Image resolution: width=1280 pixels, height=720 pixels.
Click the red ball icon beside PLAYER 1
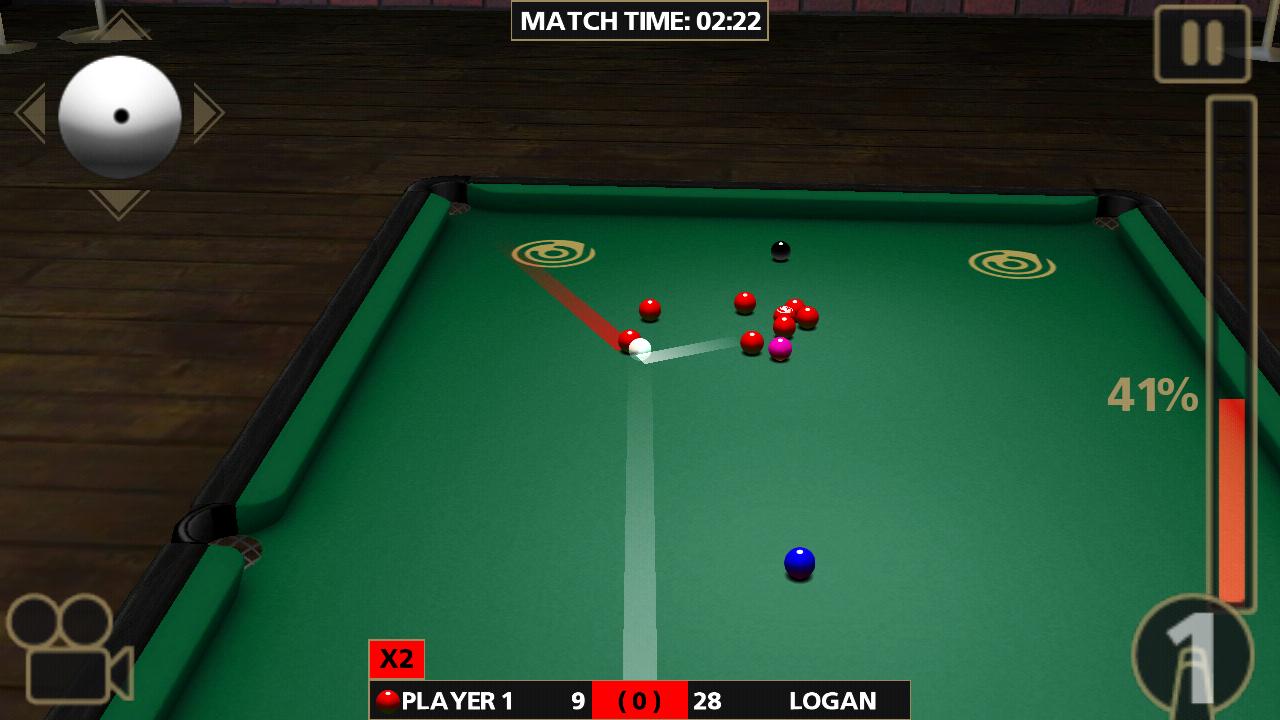tap(389, 700)
